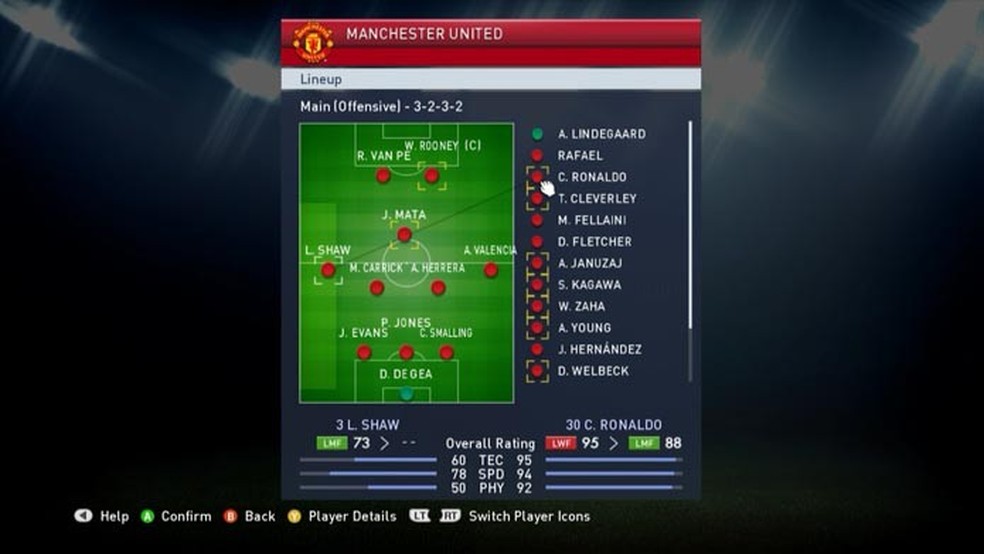Click A. Valencia's position marker
This screenshot has height=554, width=984.
tap(491, 270)
